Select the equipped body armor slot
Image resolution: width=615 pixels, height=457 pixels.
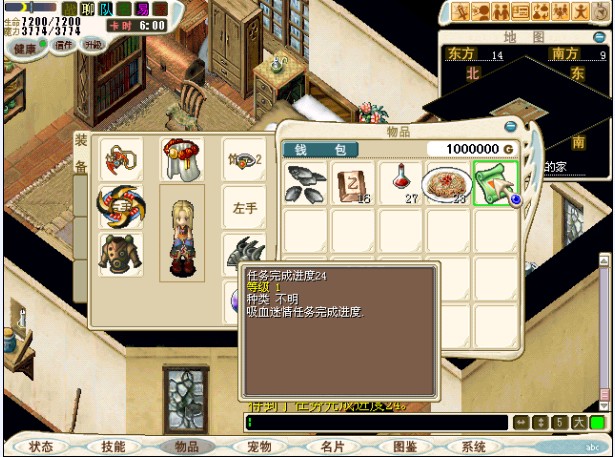119,253
